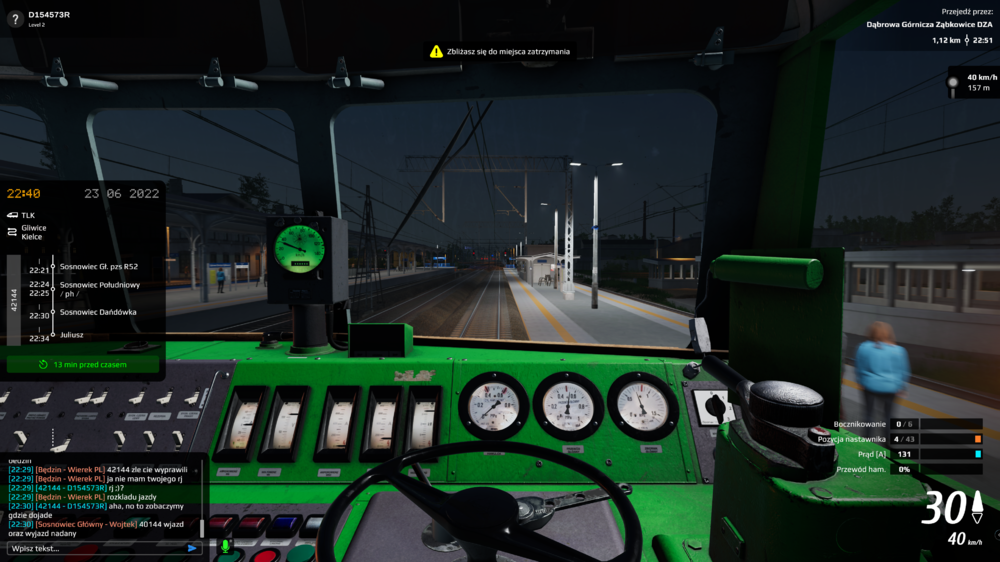The width and height of the screenshot is (1000, 562).
Task: Click the chat log scrollbar
Action: tap(202, 526)
